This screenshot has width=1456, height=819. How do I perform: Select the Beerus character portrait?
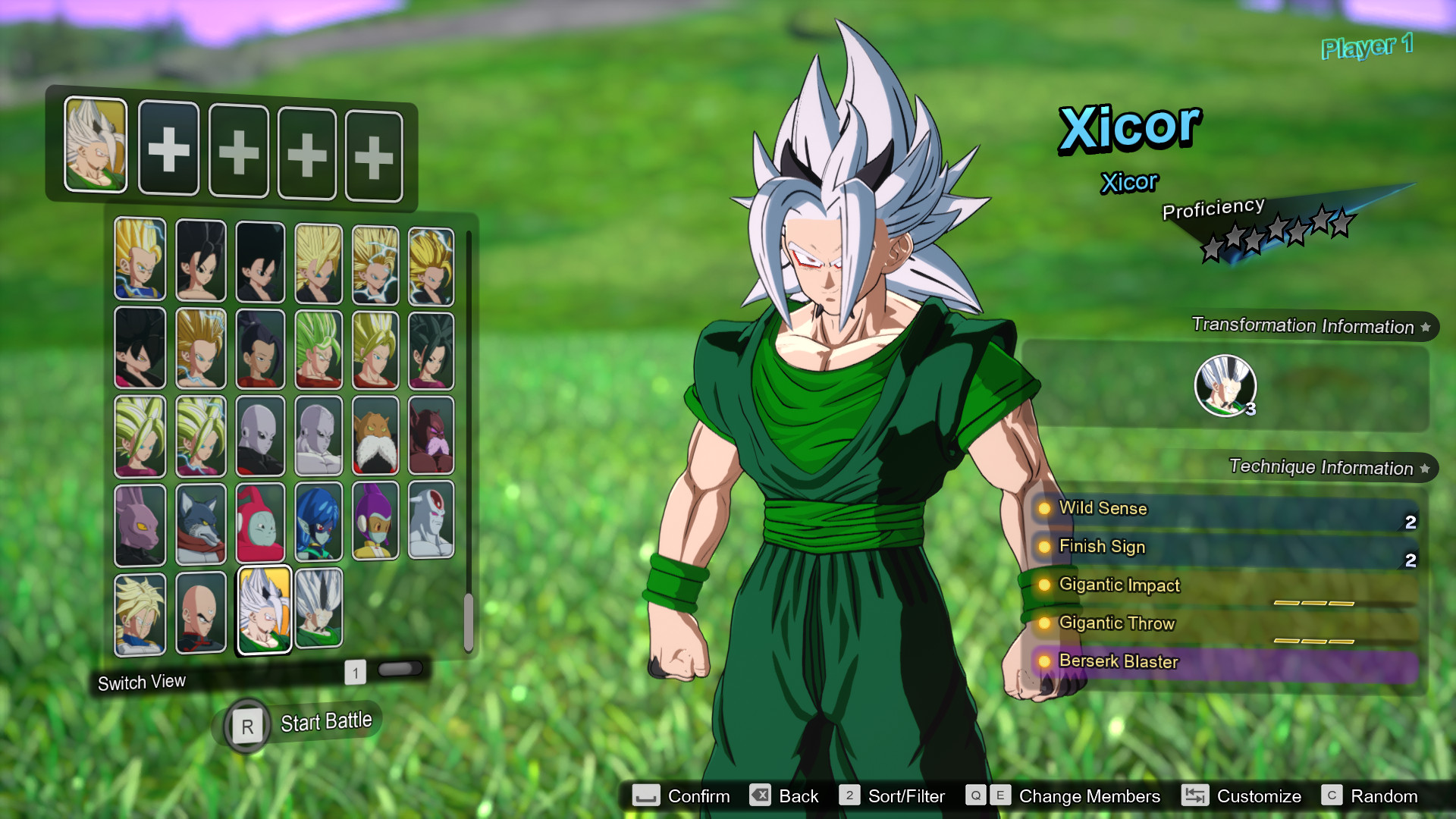pos(140,523)
